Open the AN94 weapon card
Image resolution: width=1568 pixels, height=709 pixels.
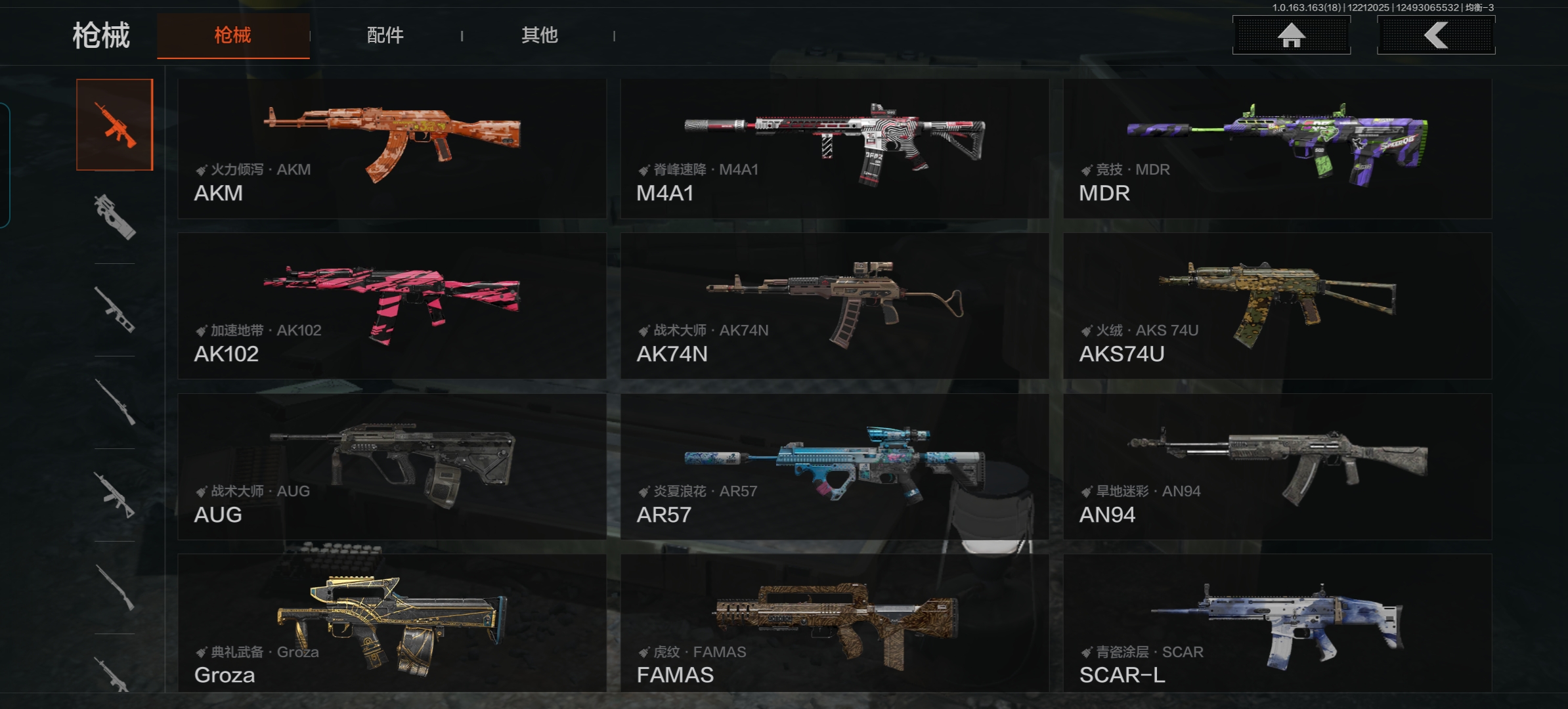pos(1277,467)
